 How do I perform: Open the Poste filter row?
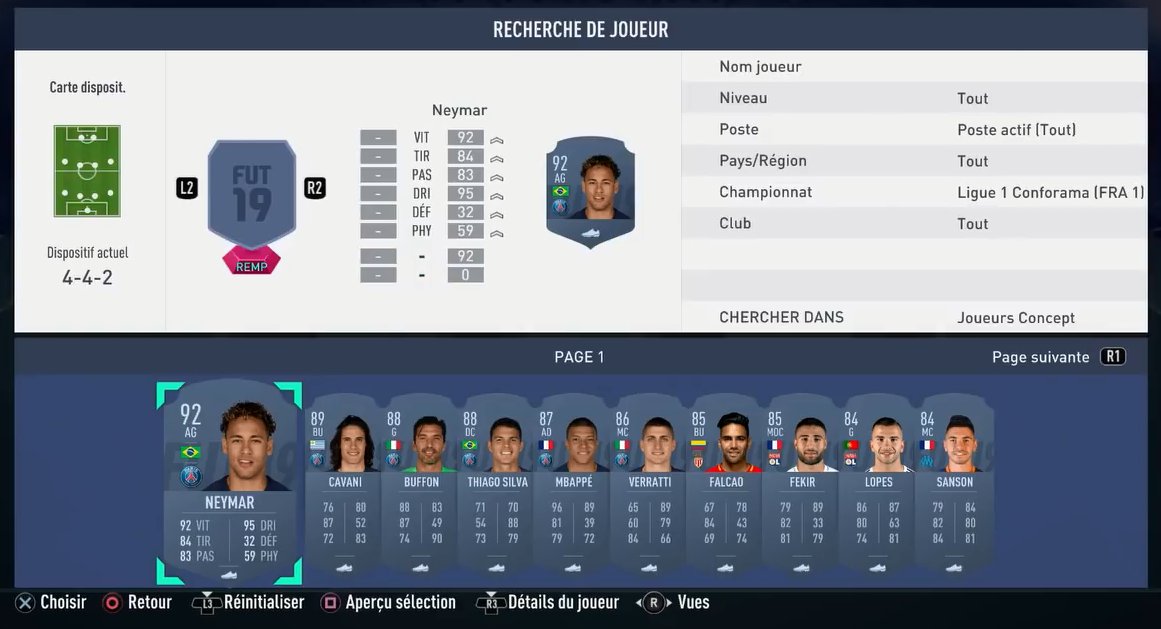914,129
